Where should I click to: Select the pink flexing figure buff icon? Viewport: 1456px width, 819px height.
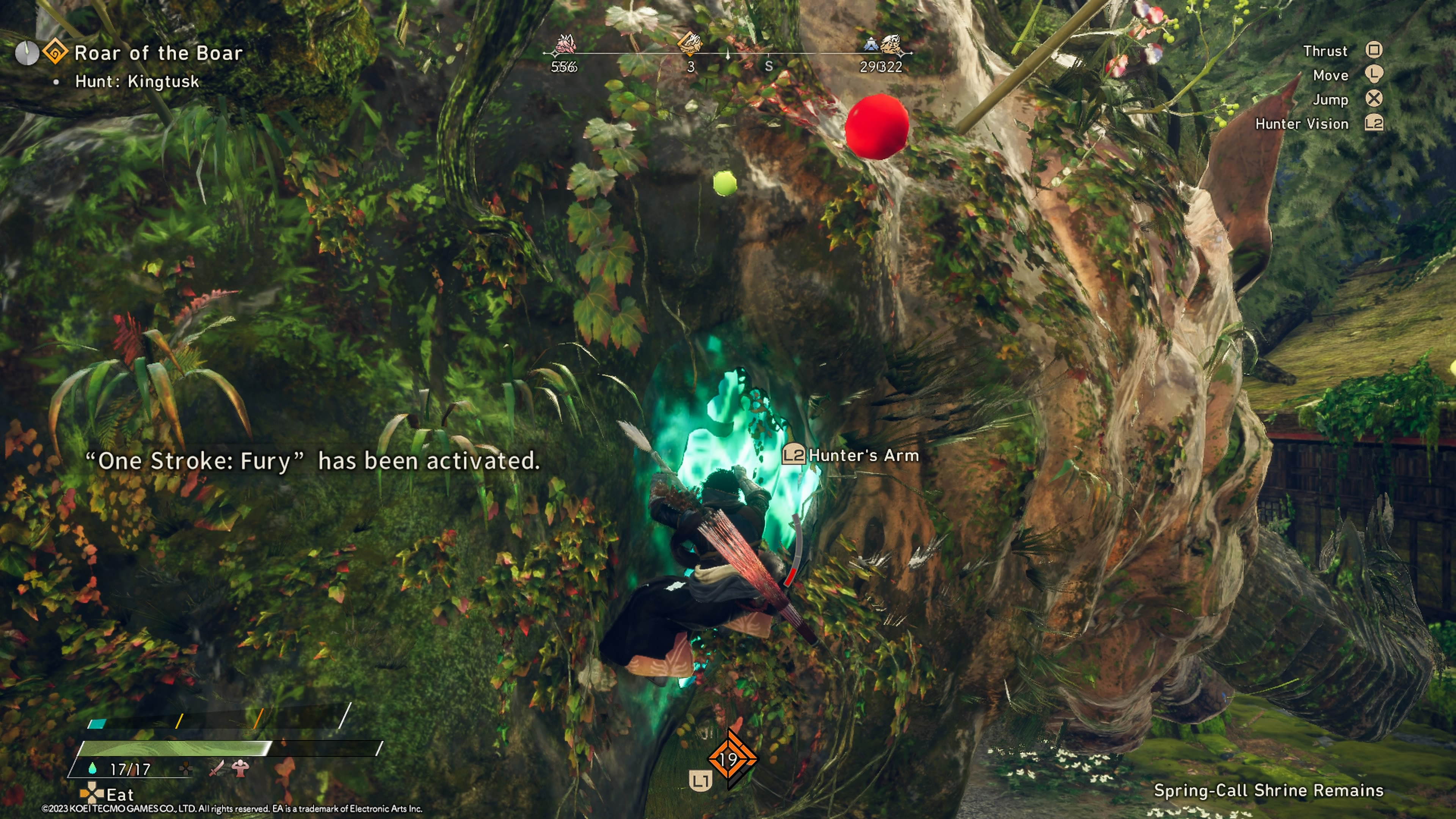pos(241,768)
